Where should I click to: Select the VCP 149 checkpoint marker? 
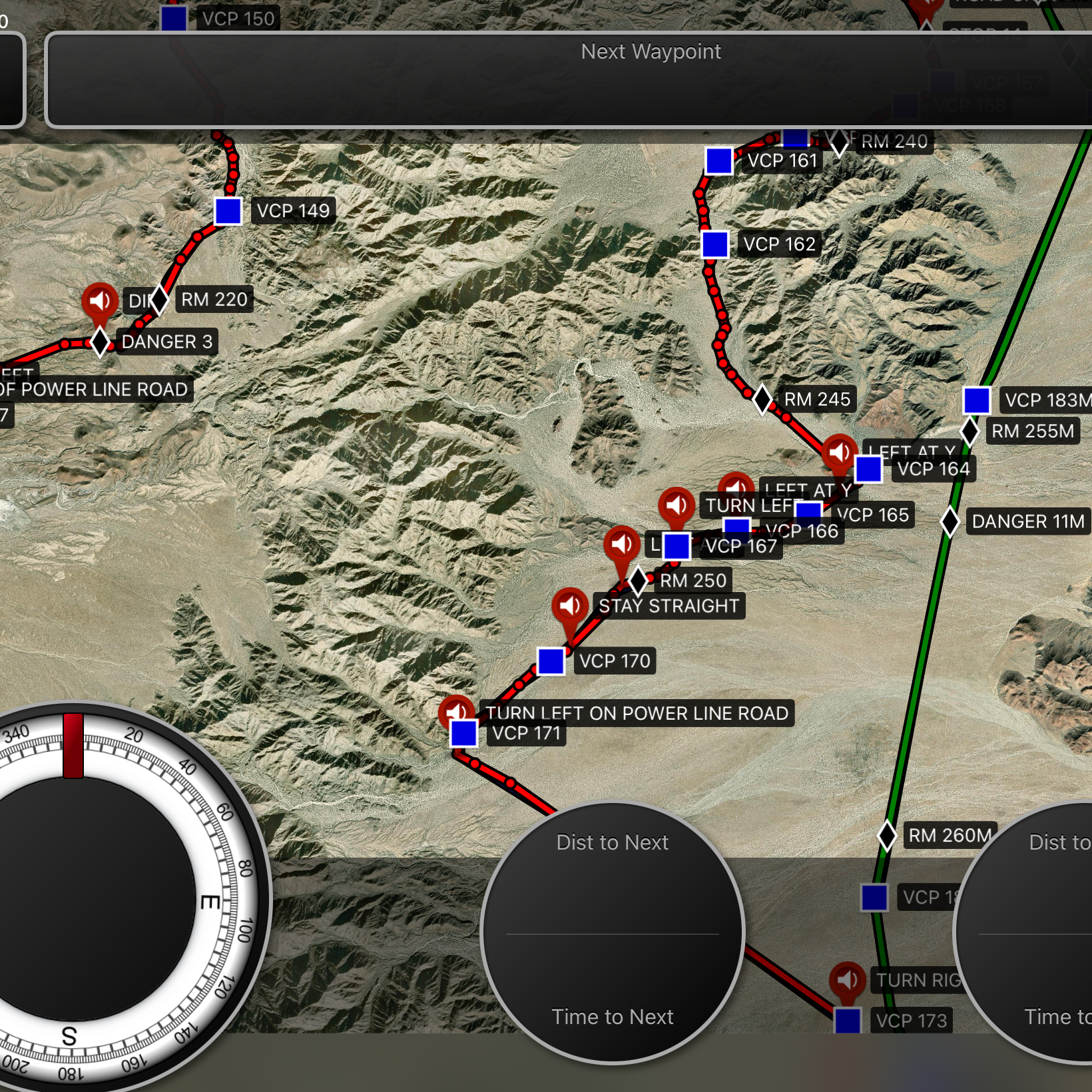[228, 211]
